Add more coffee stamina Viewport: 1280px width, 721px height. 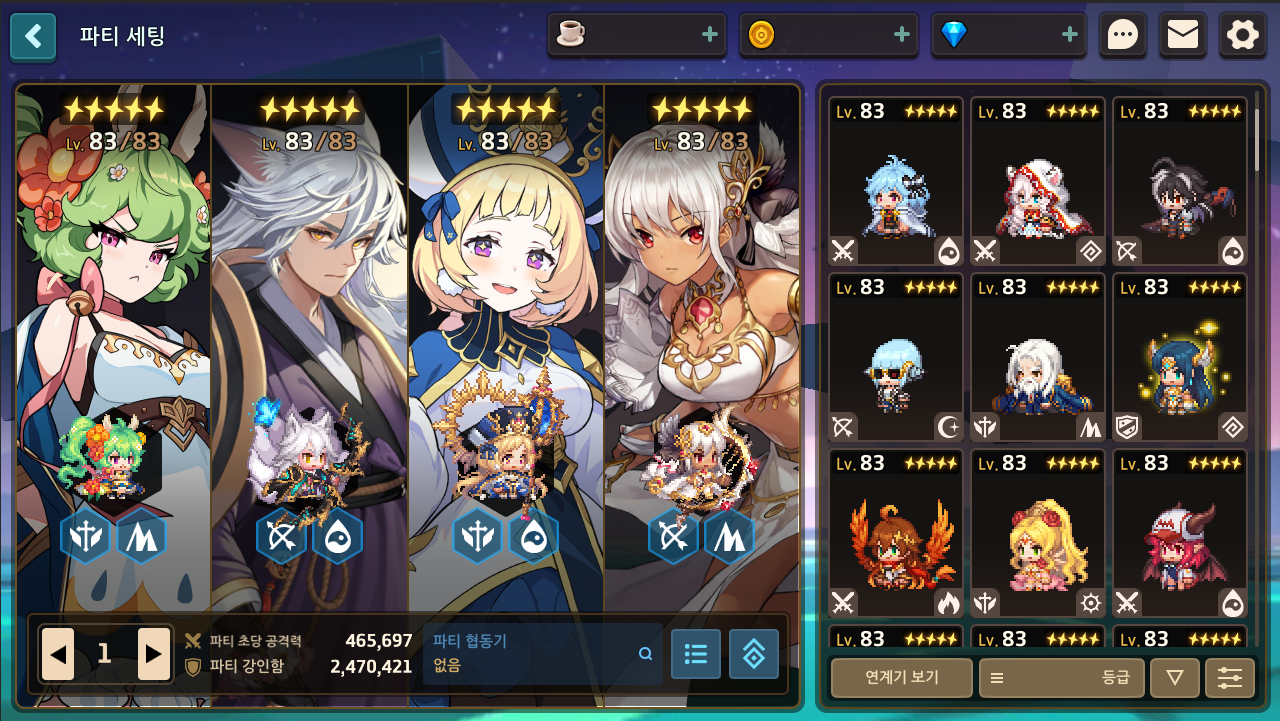click(710, 35)
